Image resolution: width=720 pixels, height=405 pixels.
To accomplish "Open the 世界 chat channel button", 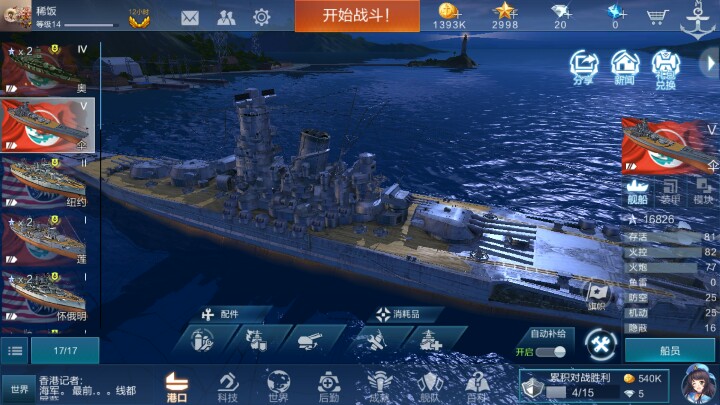I will 19,389.
